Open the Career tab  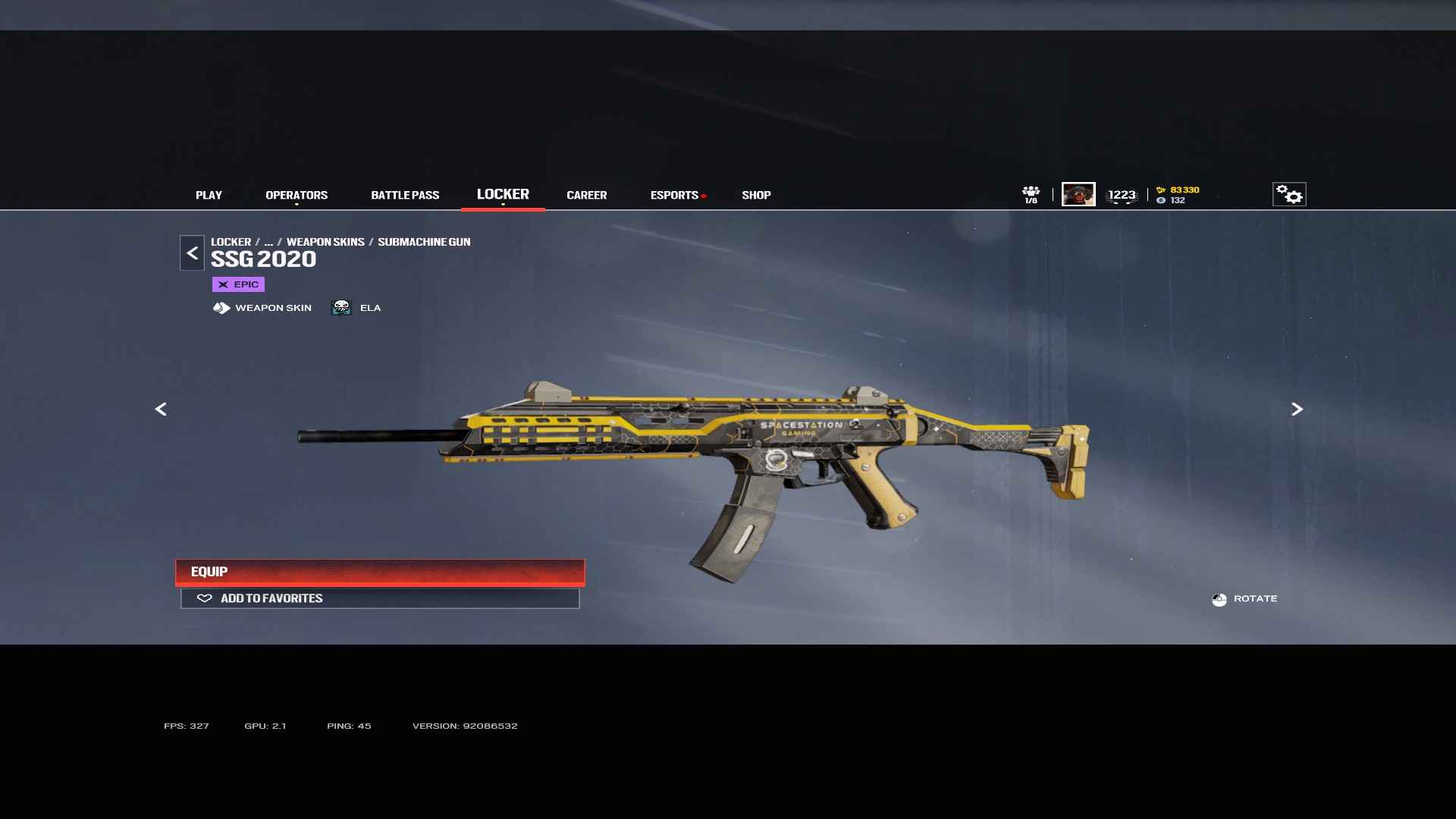click(x=586, y=195)
